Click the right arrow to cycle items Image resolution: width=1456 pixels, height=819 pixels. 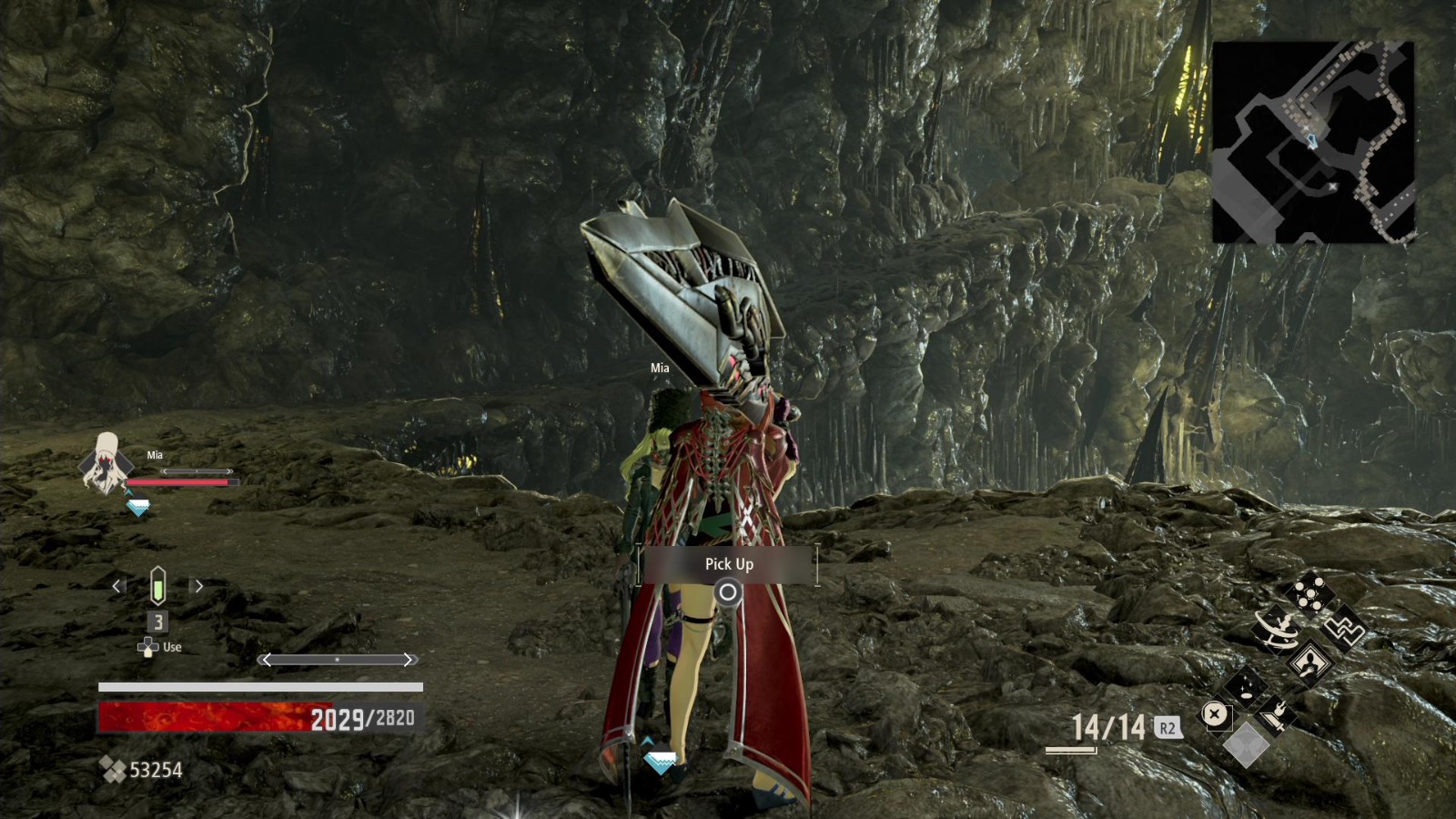[199, 587]
